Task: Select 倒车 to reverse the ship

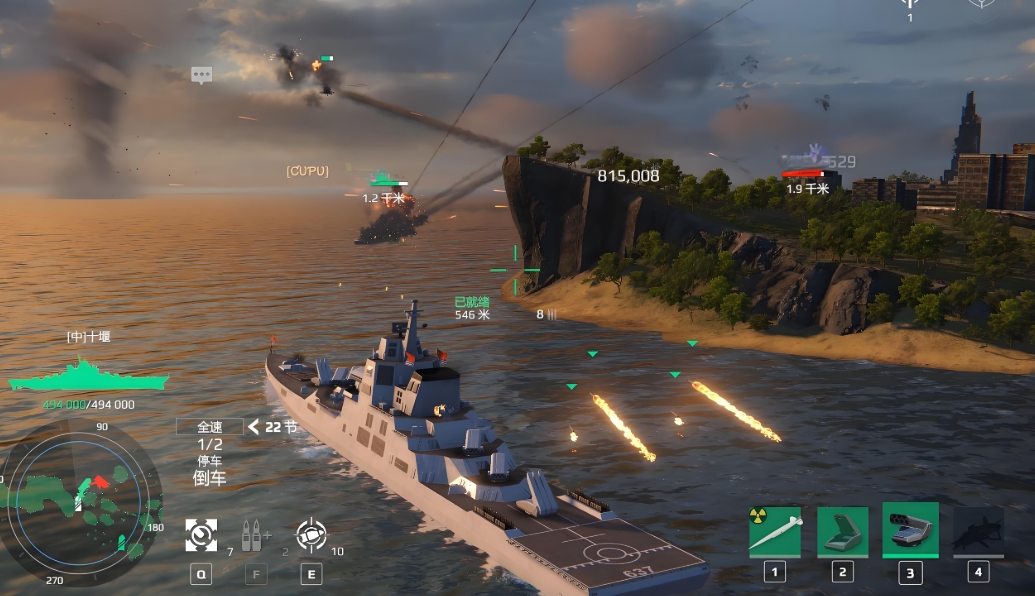Action: [x=210, y=478]
